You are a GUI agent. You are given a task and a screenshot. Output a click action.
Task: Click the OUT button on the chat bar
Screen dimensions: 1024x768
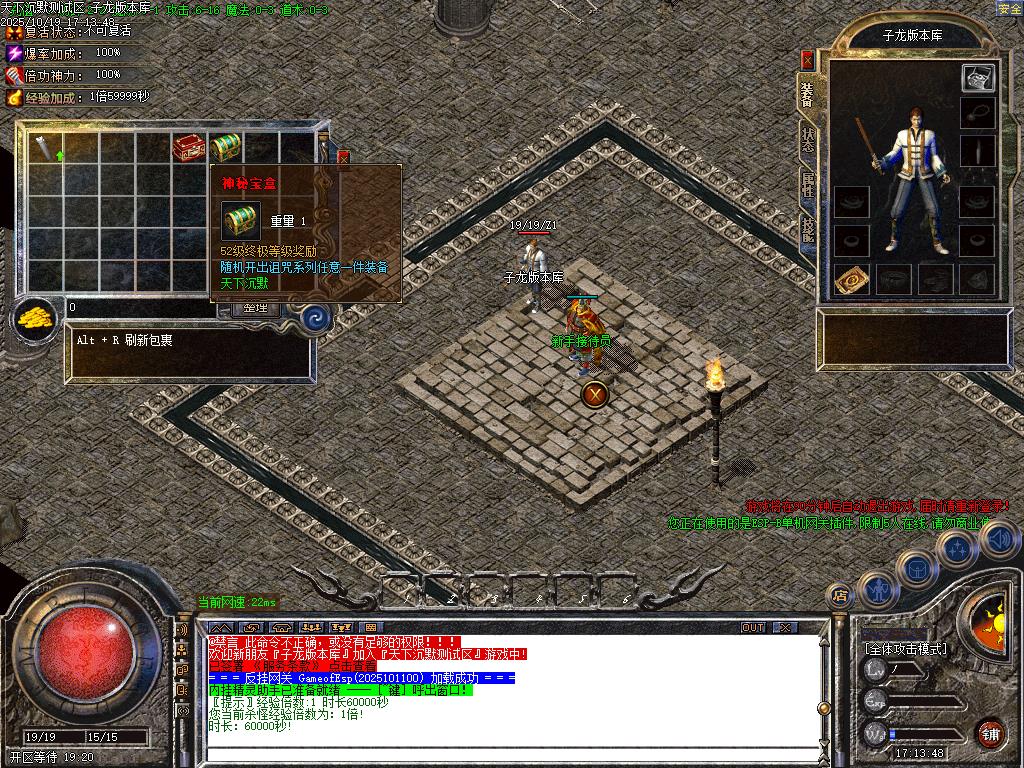tap(753, 627)
